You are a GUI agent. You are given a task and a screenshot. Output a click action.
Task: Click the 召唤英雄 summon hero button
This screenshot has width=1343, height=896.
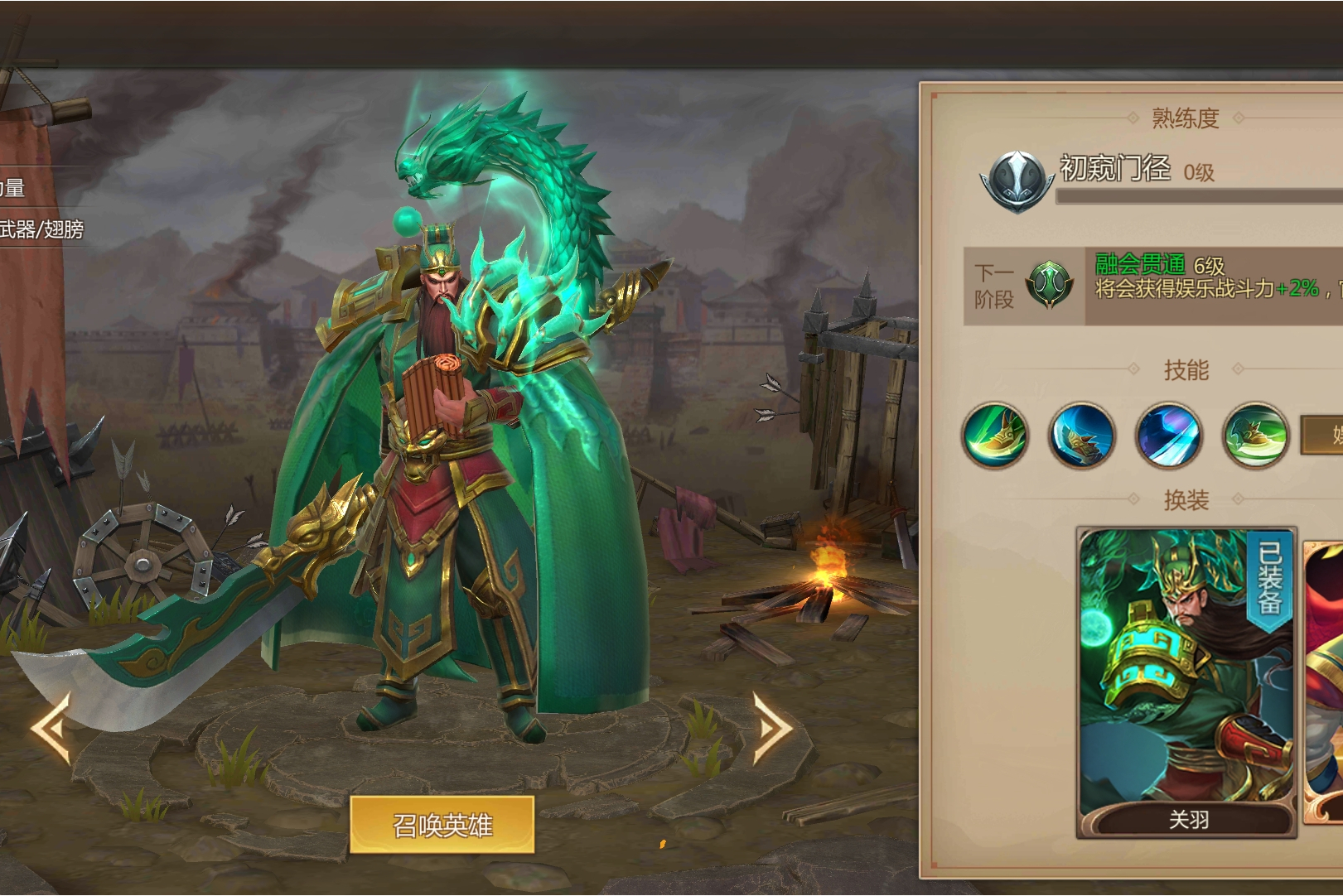pos(442,825)
